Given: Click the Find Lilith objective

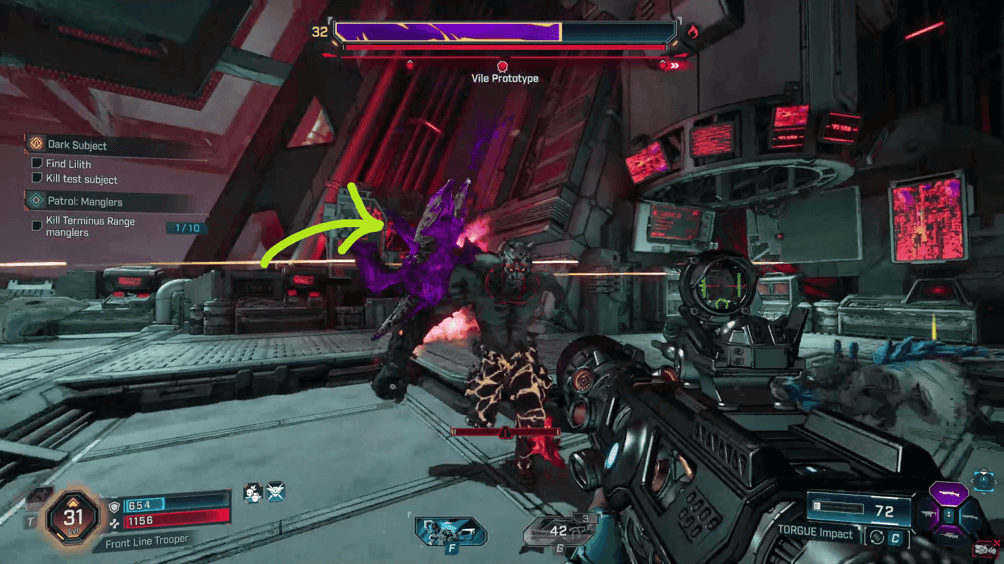Looking at the screenshot, I should pos(68,164).
